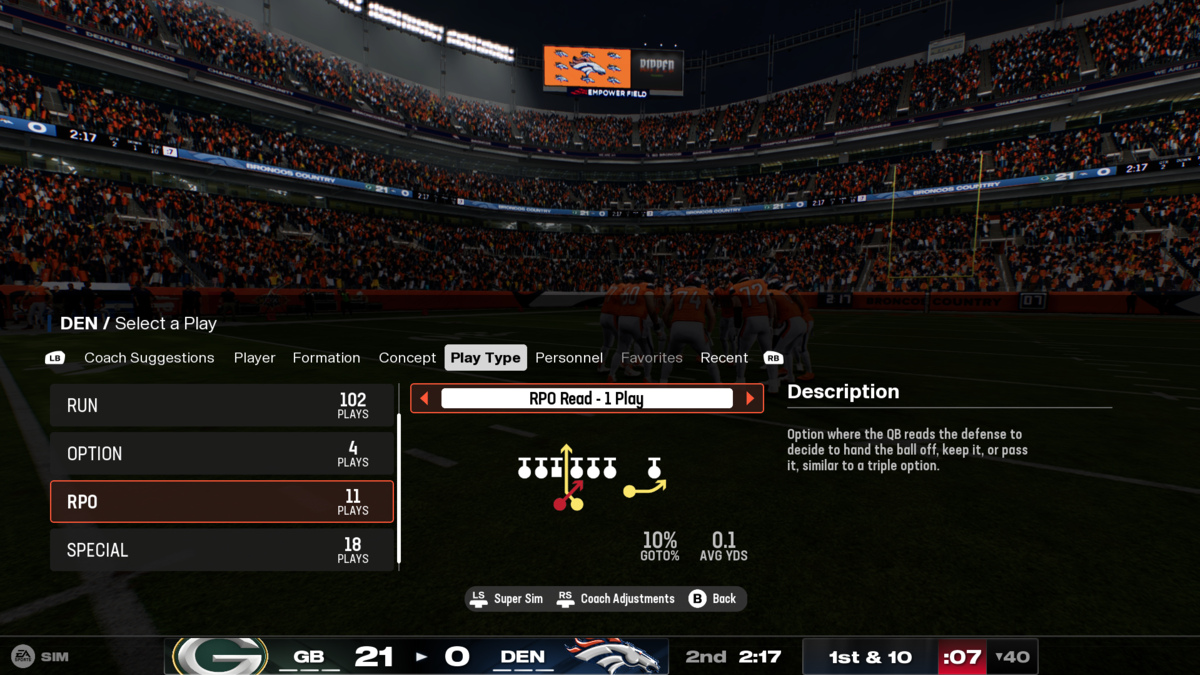1200x675 pixels.
Task: Open the SPECIAL play type row
Action: tap(221, 550)
